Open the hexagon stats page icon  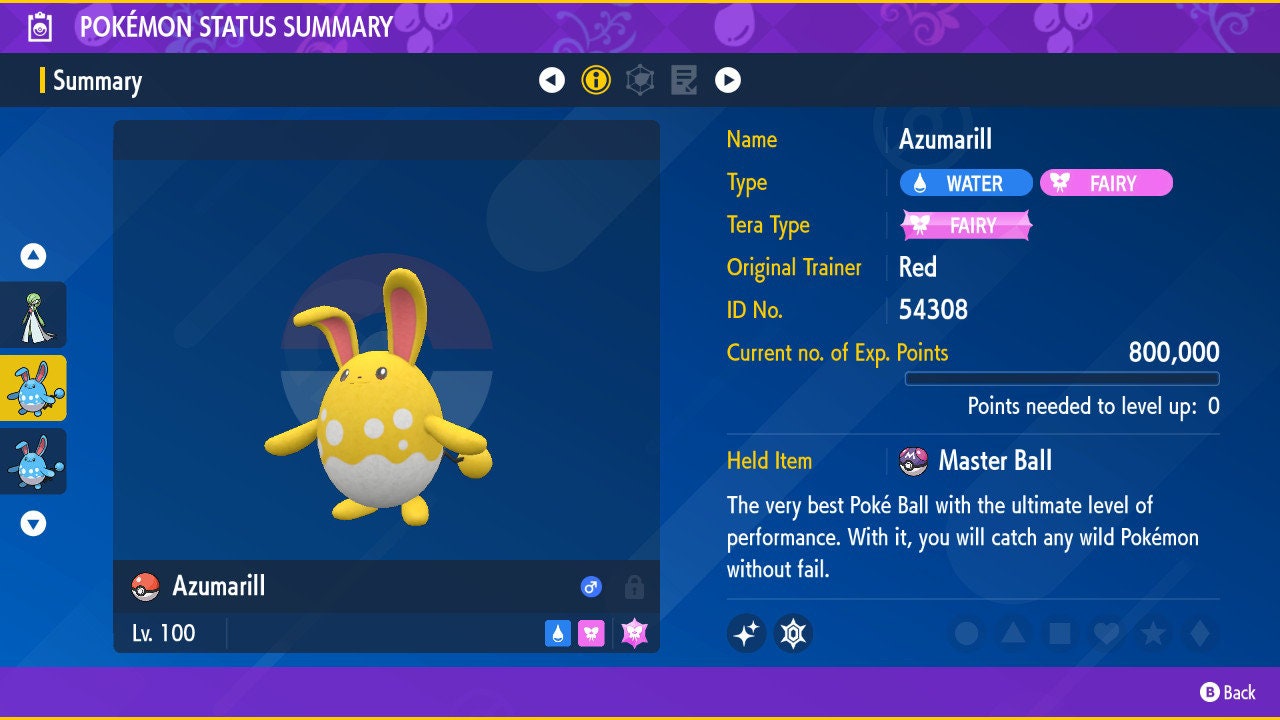(x=640, y=80)
